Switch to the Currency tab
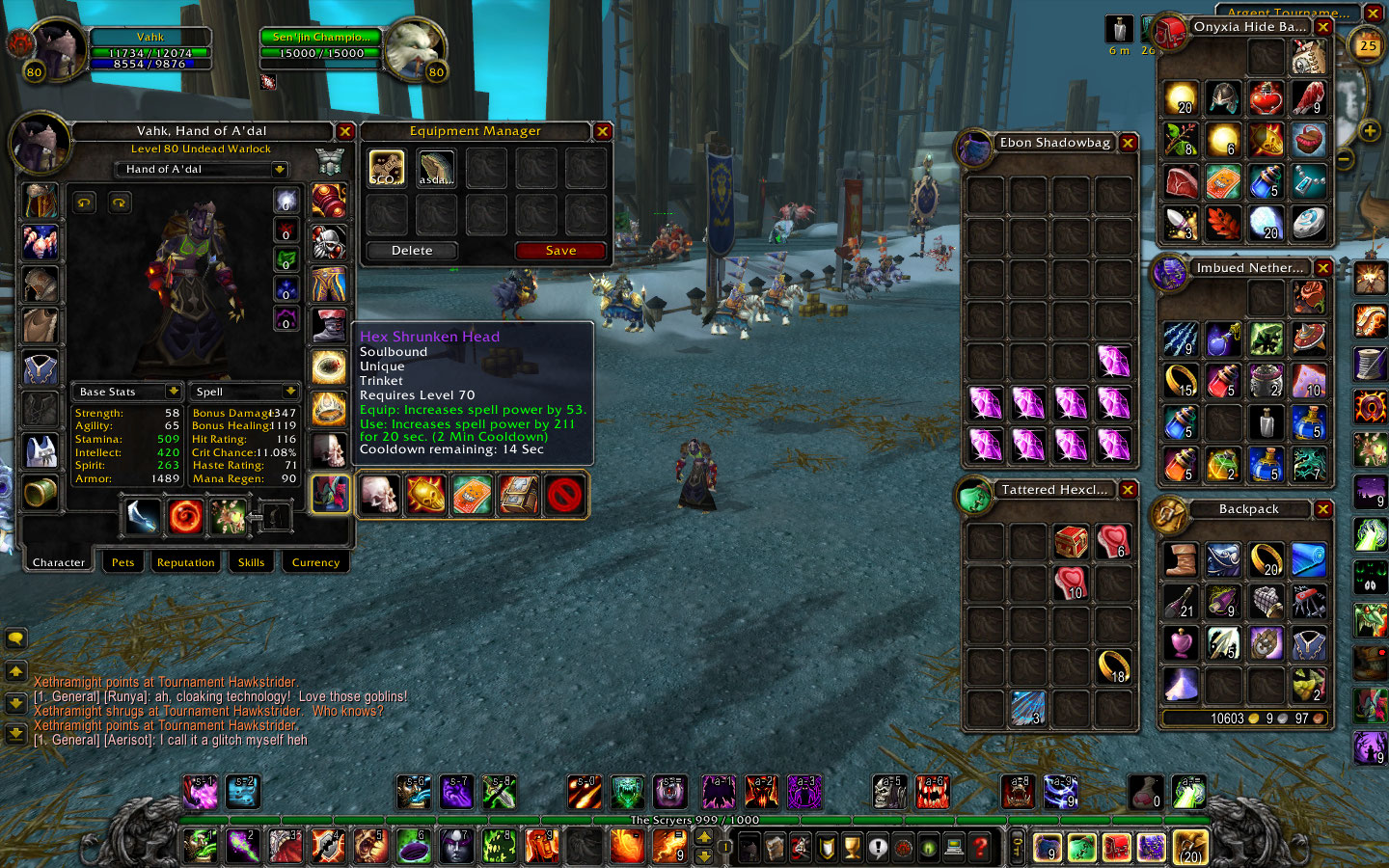 315,562
